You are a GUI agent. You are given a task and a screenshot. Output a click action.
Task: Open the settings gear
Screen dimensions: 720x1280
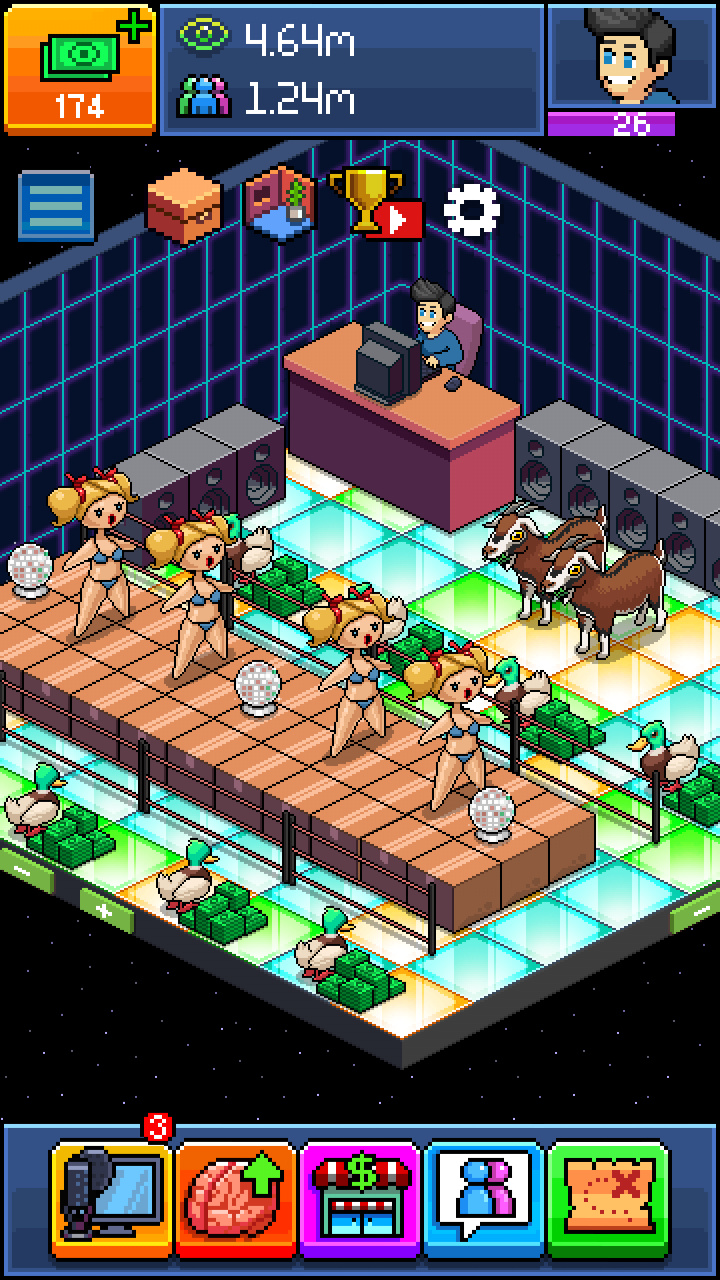click(x=471, y=209)
